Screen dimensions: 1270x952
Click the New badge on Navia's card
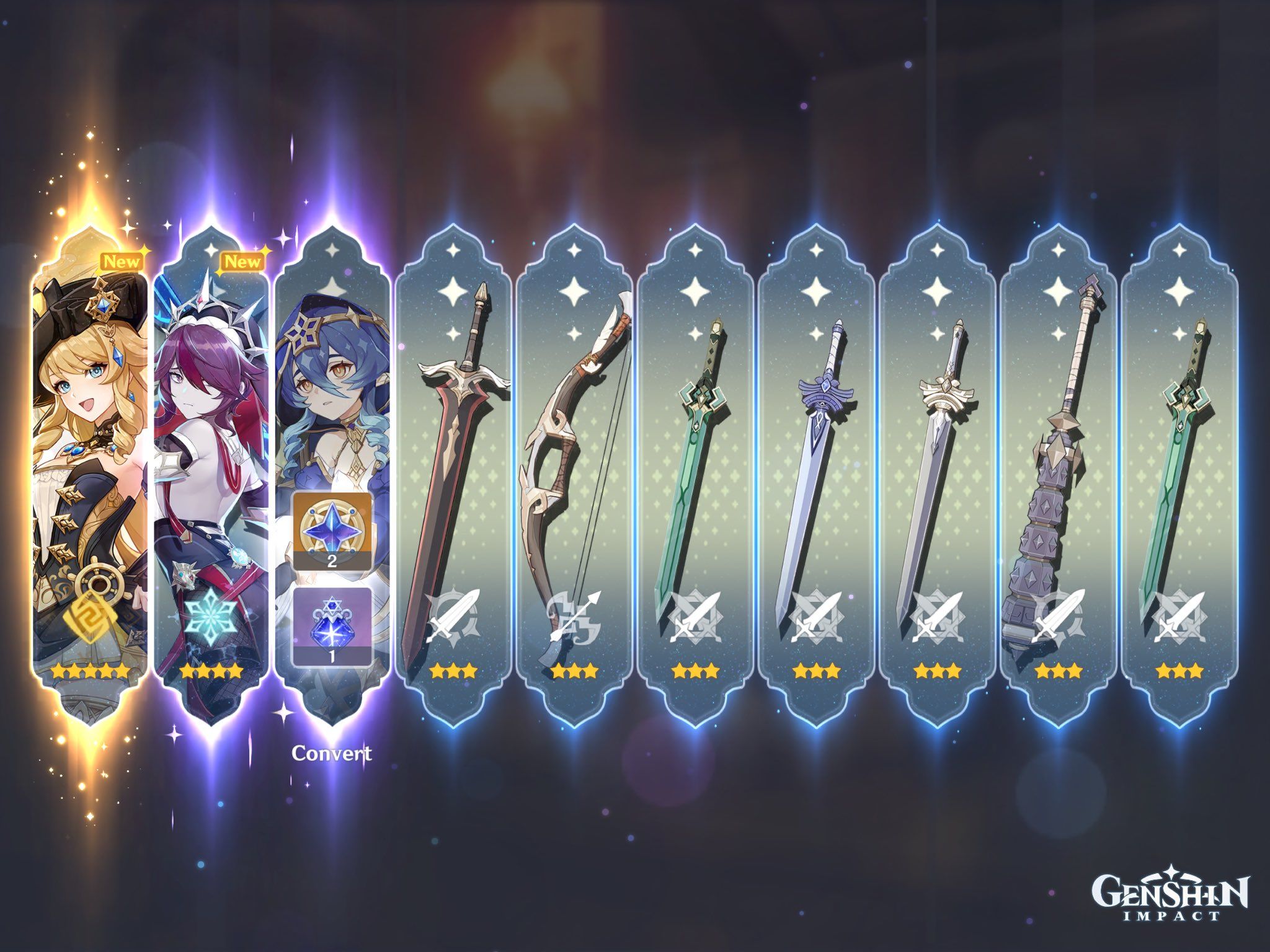click(122, 261)
